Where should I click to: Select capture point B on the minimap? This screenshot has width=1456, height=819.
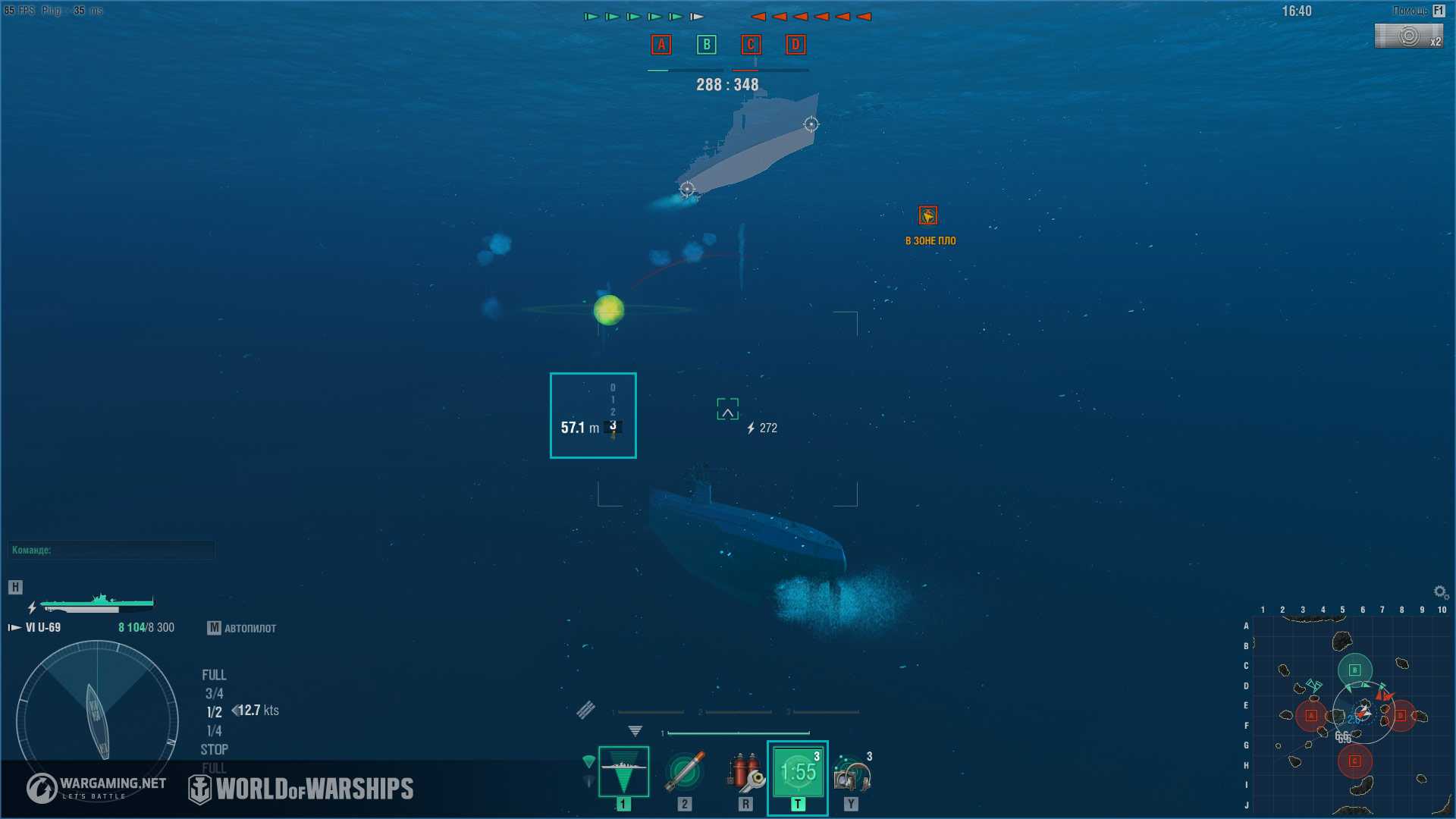click(1355, 670)
